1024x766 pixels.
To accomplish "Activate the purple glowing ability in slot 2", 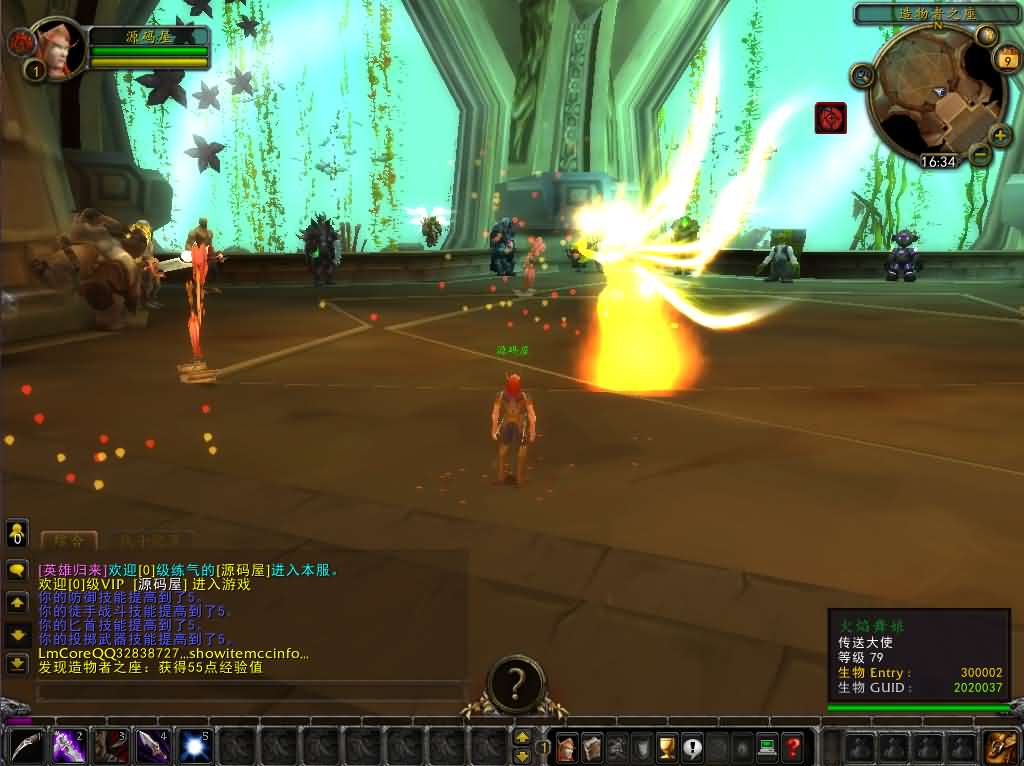I will coord(68,746).
